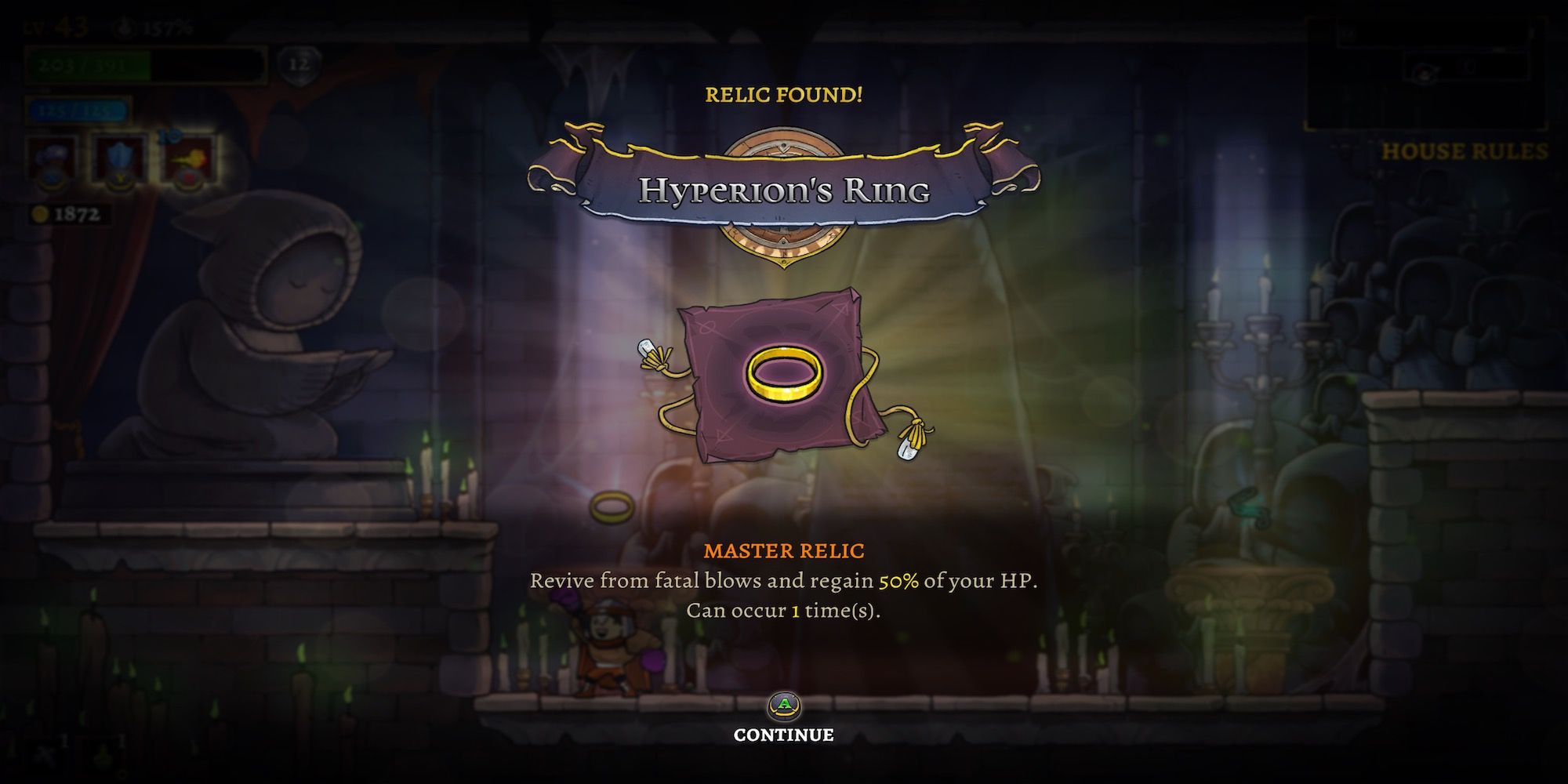Click the RELIC FOUND! header text
The image size is (1568, 784).
pos(784,95)
